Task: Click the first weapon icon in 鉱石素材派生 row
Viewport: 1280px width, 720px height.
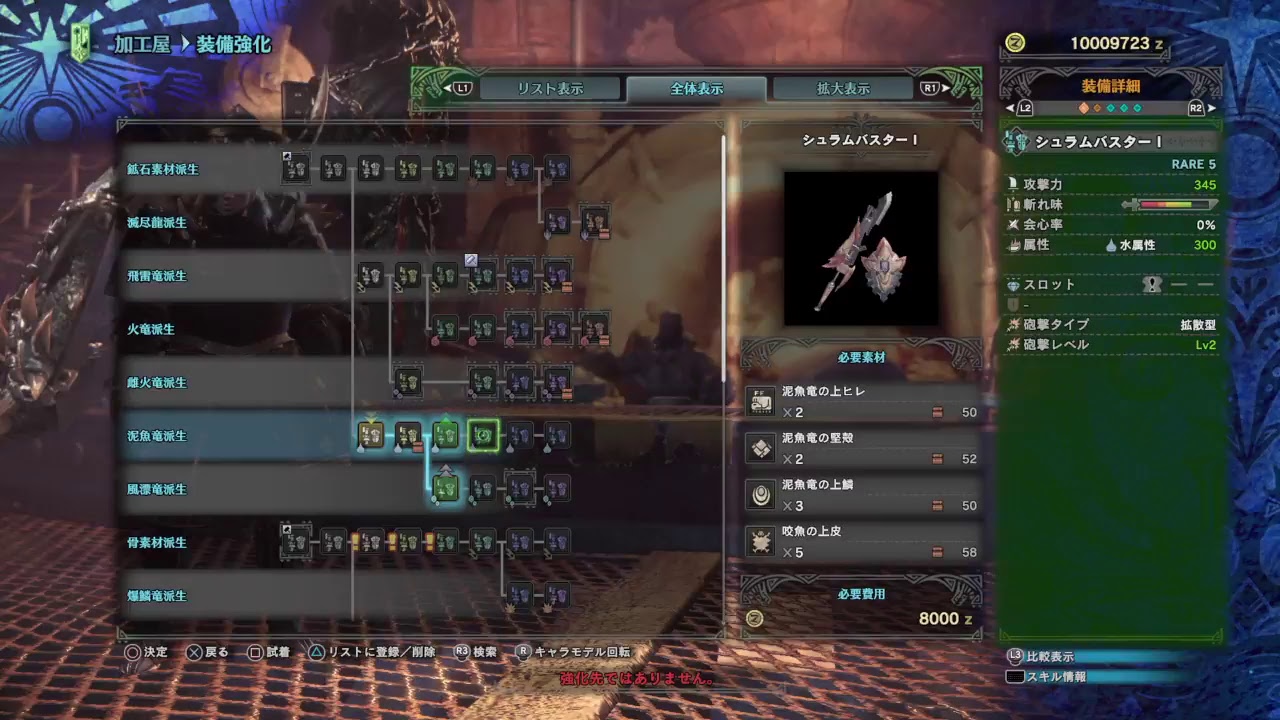Action: [x=295, y=170]
